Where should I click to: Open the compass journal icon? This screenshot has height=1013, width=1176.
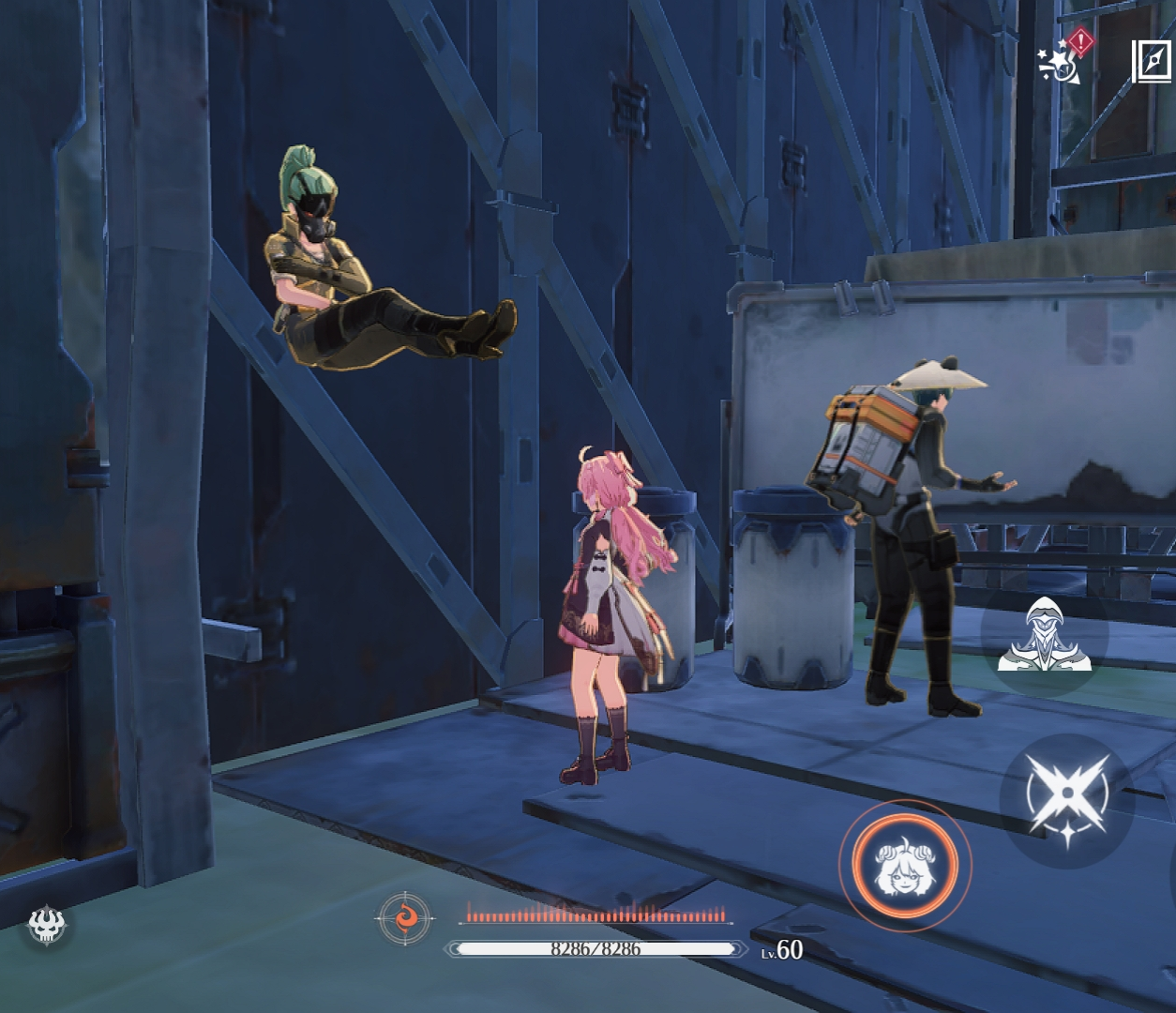(x=1152, y=62)
